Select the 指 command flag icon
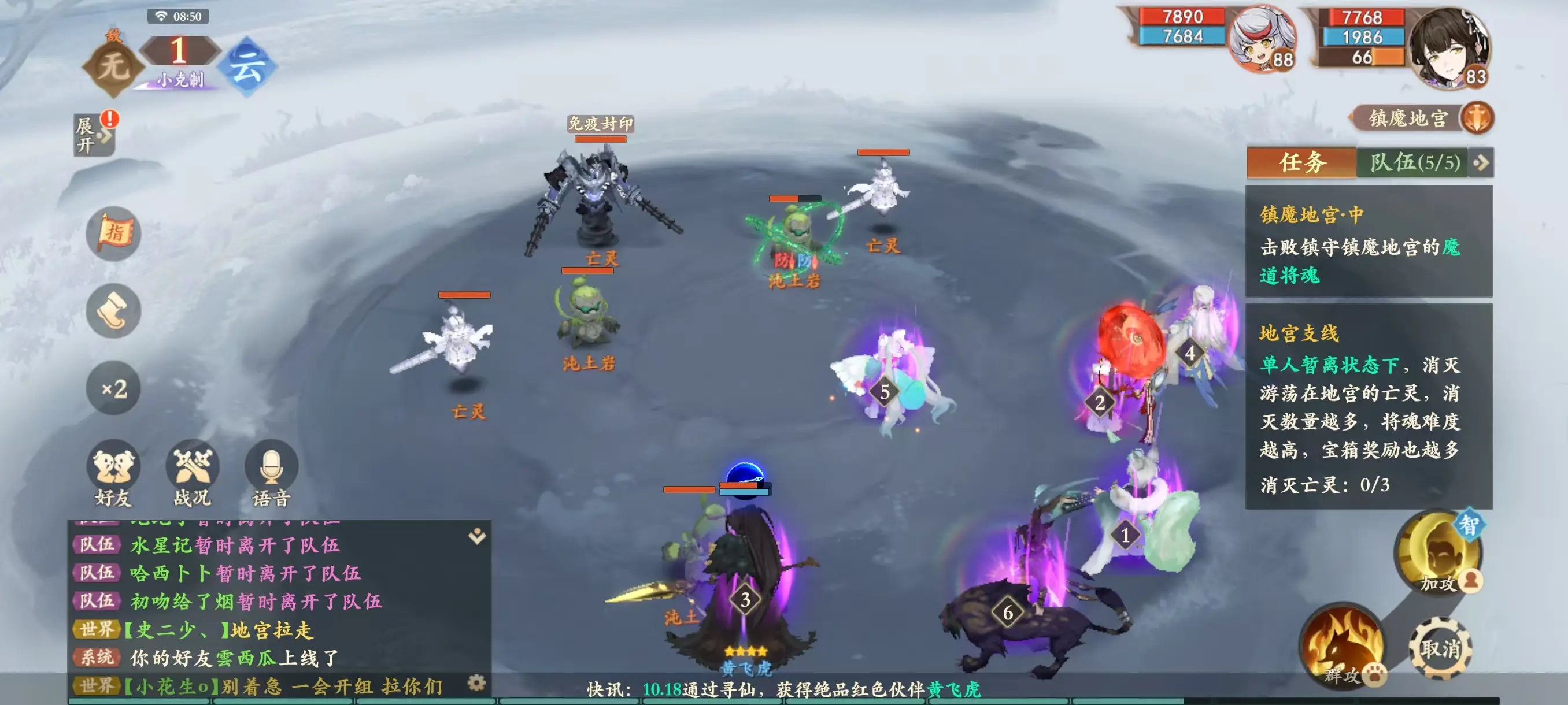This screenshot has height=705, width=1568. point(112,233)
